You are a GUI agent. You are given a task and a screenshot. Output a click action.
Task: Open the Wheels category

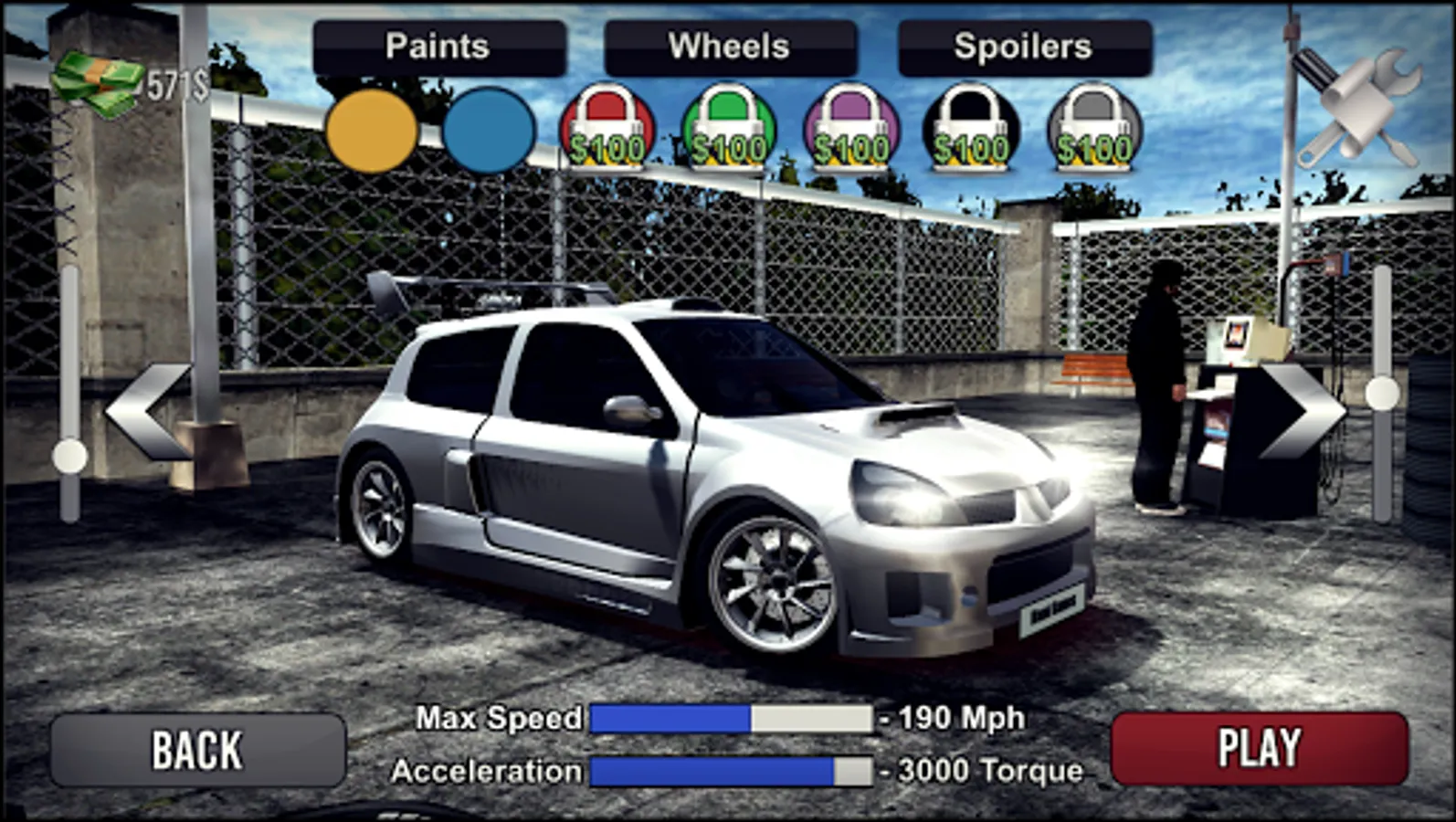click(x=731, y=45)
